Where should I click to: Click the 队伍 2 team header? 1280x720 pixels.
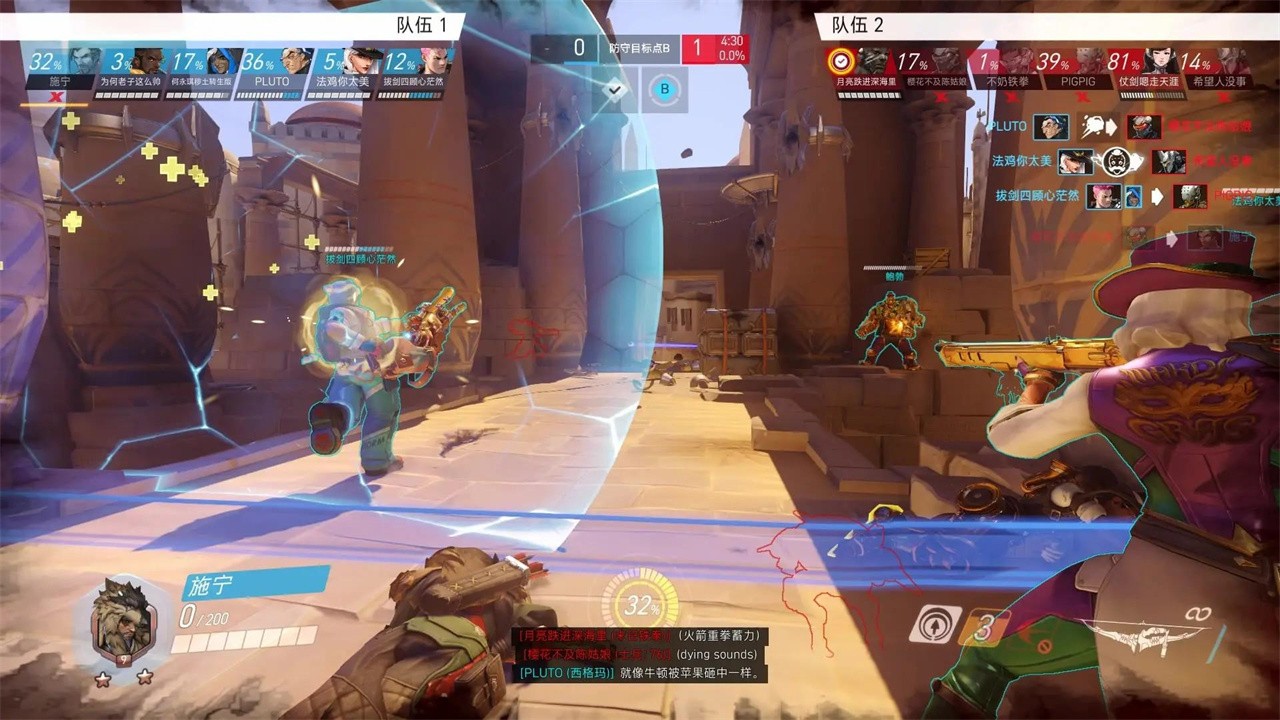[858, 25]
